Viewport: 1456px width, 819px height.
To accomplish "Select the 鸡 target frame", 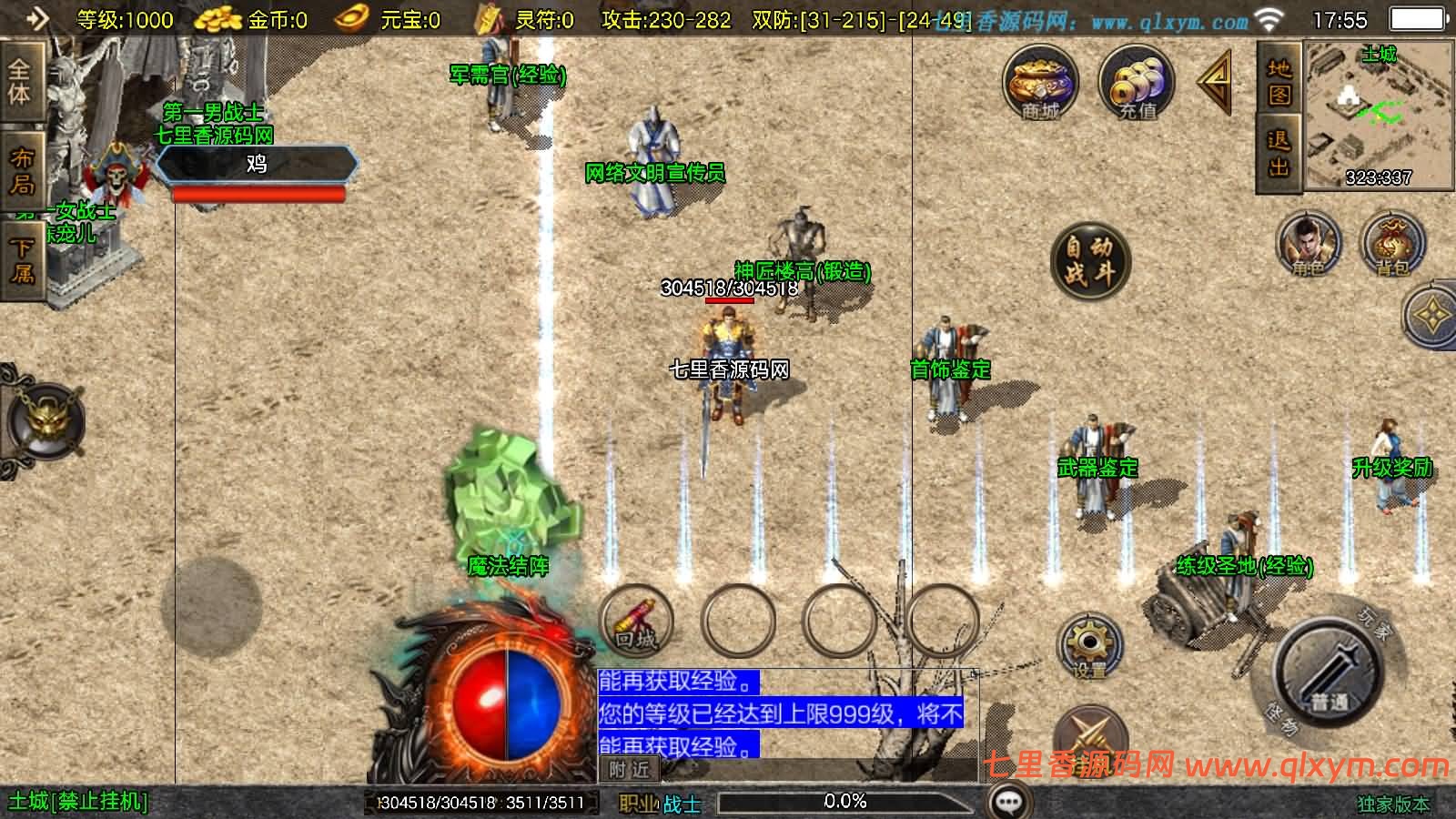I will click(257, 164).
